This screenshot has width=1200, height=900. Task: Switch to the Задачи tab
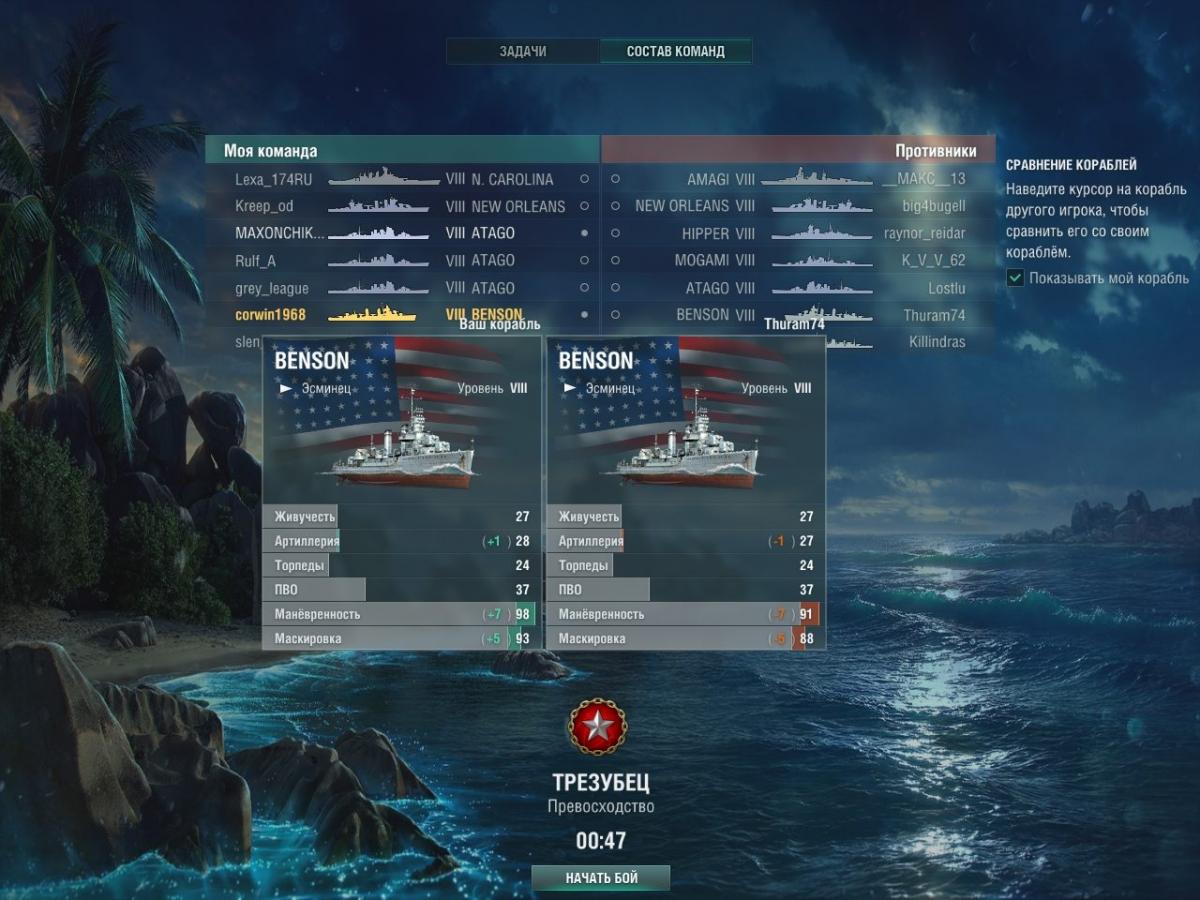click(523, 51)
